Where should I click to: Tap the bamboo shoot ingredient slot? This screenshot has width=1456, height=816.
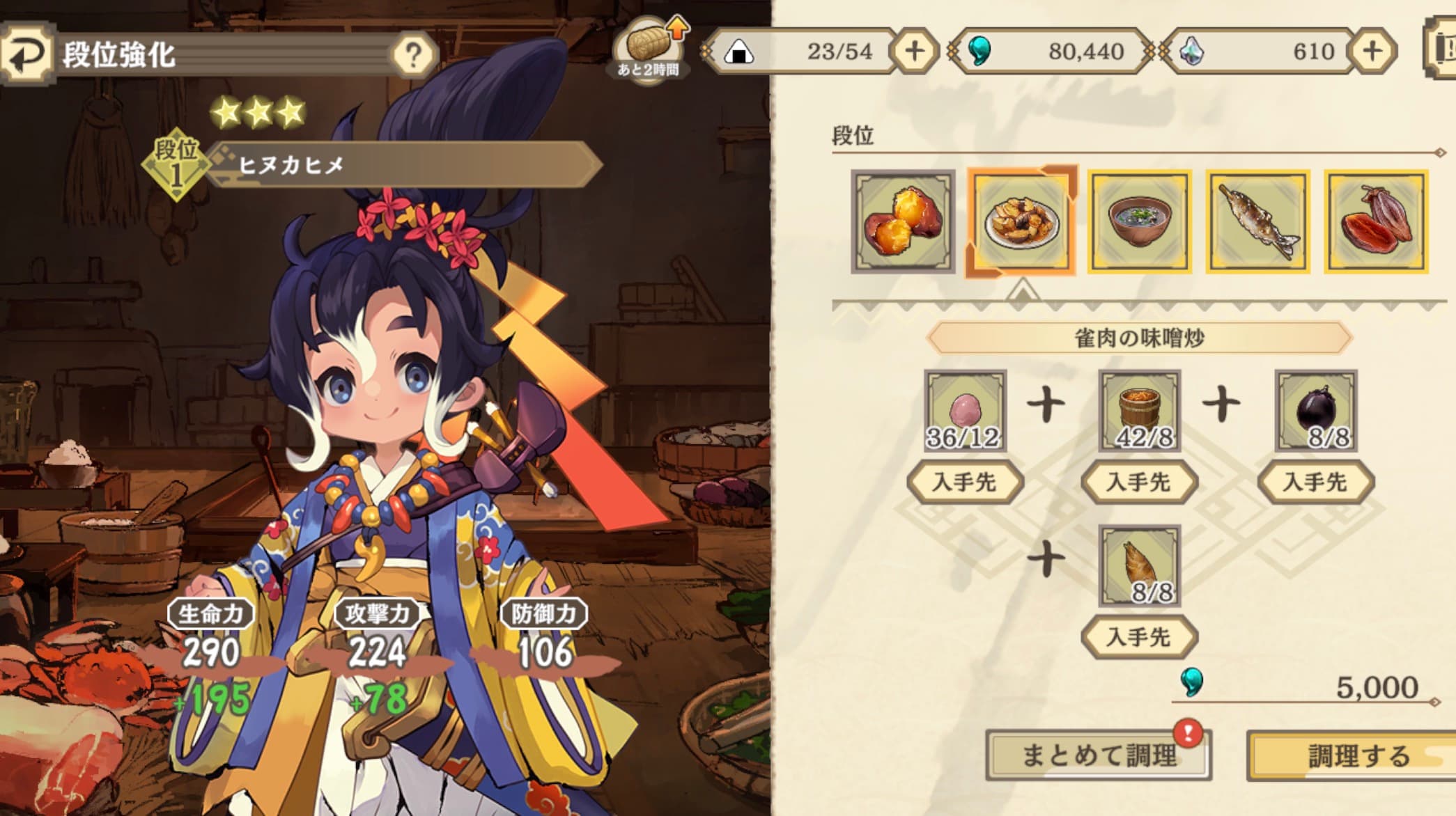pyautogui.click(x=1140, y=566)
